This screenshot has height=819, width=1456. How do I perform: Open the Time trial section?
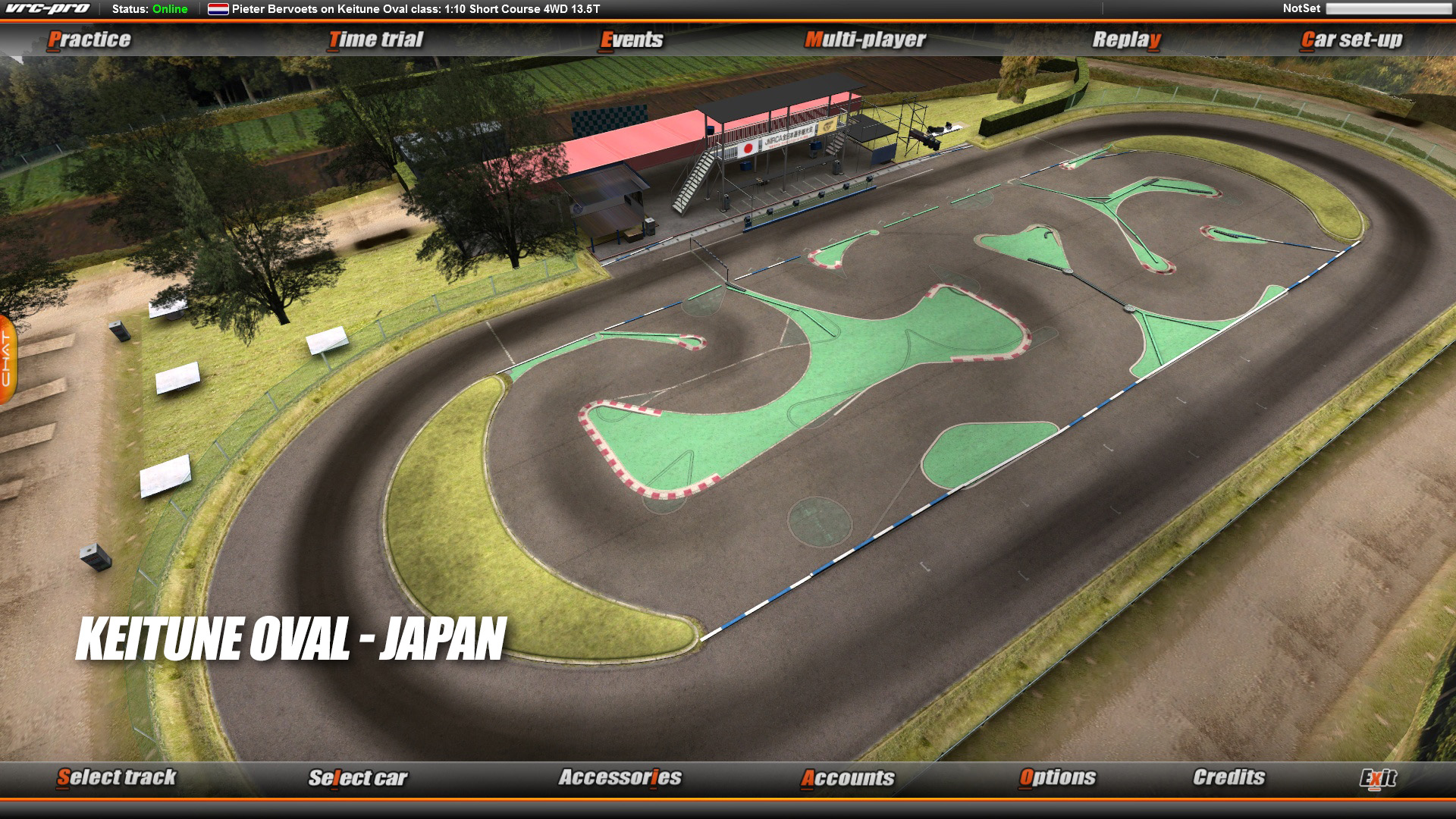coord(378,39)
